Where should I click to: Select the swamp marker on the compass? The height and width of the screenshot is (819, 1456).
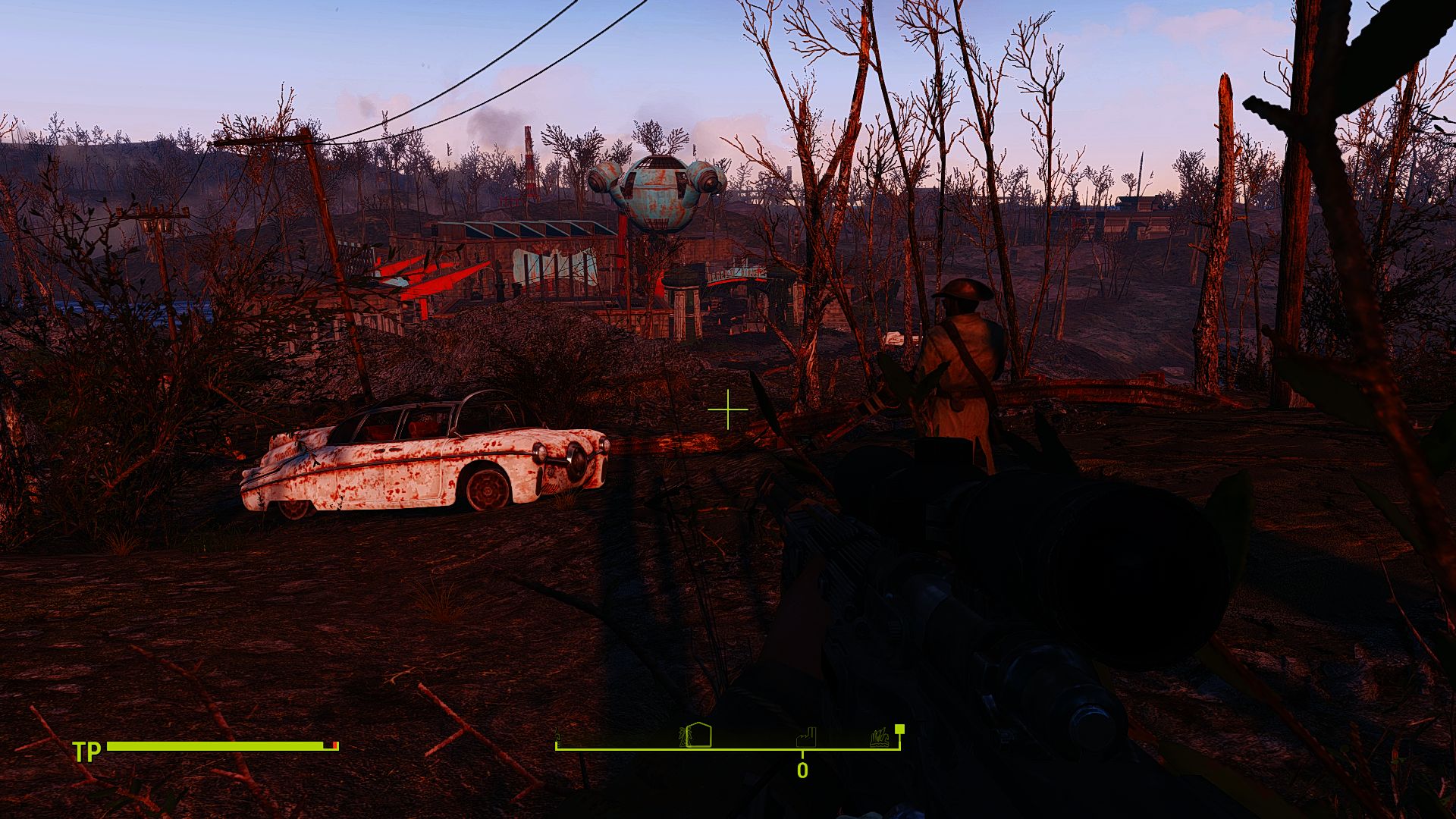coord(880,738)
